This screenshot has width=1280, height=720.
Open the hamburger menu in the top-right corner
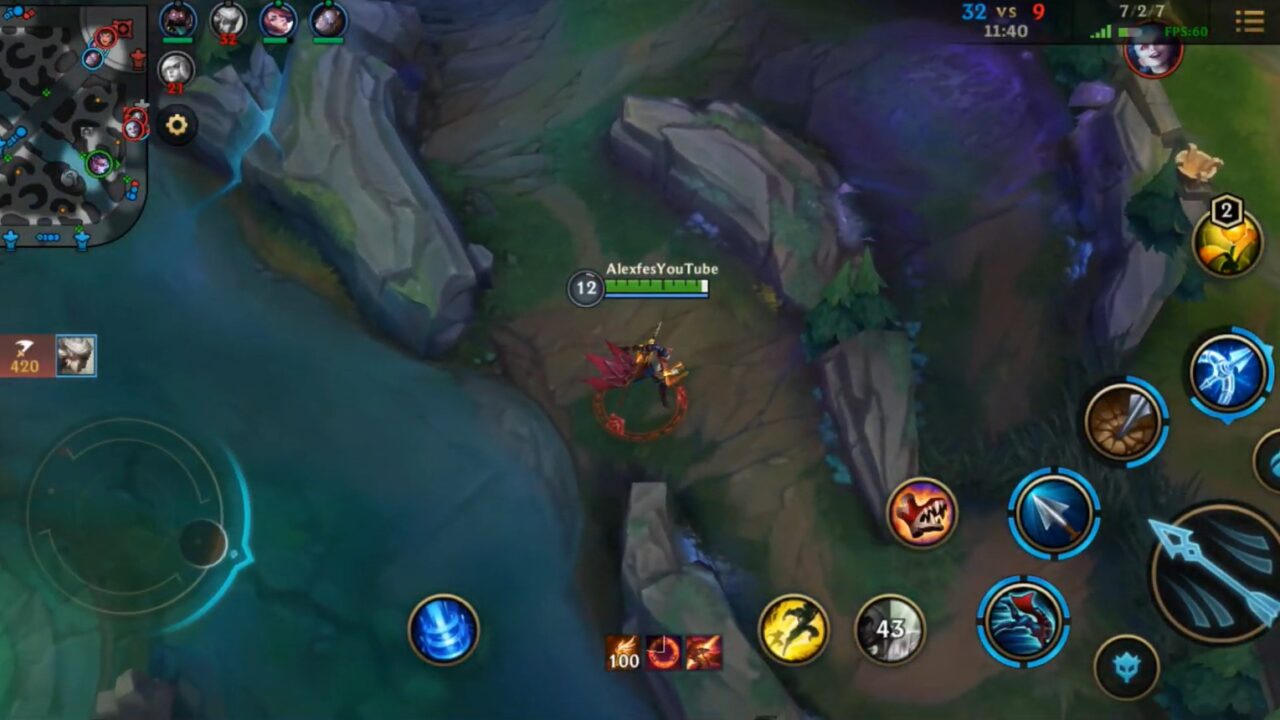[1248, 18]
